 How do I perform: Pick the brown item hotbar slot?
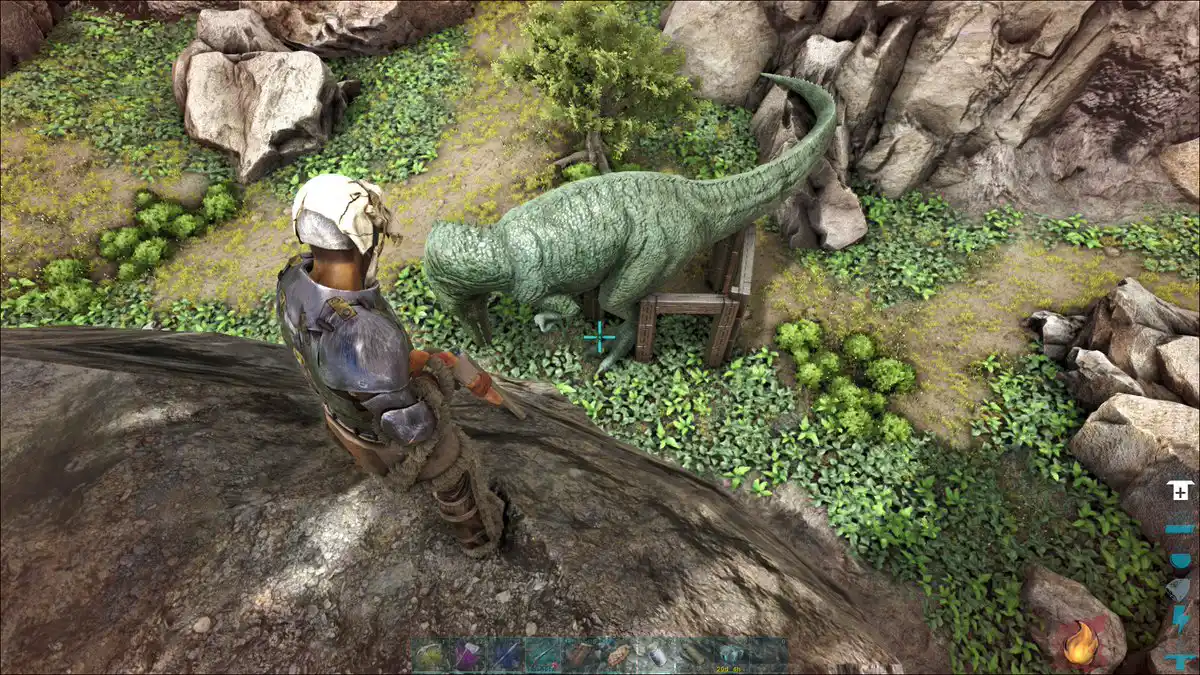(x=581, y=656)
